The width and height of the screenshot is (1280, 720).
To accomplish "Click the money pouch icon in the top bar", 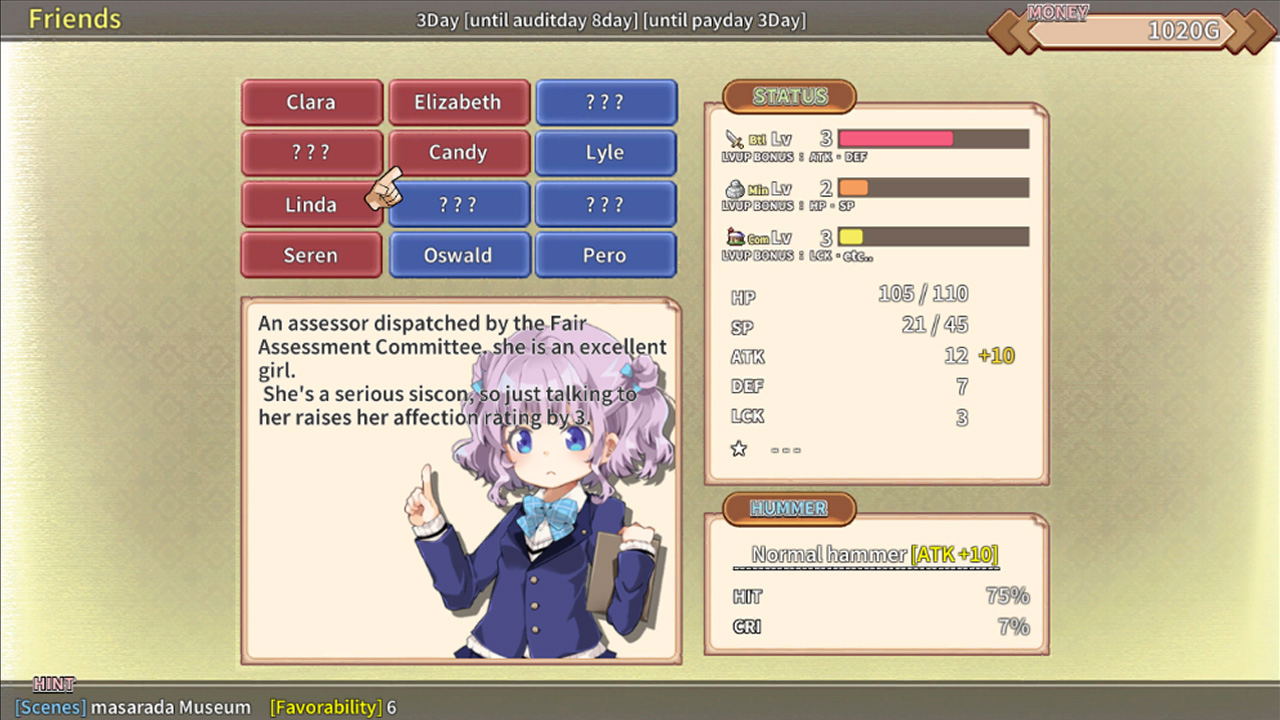I will [x=1056, y=13].
